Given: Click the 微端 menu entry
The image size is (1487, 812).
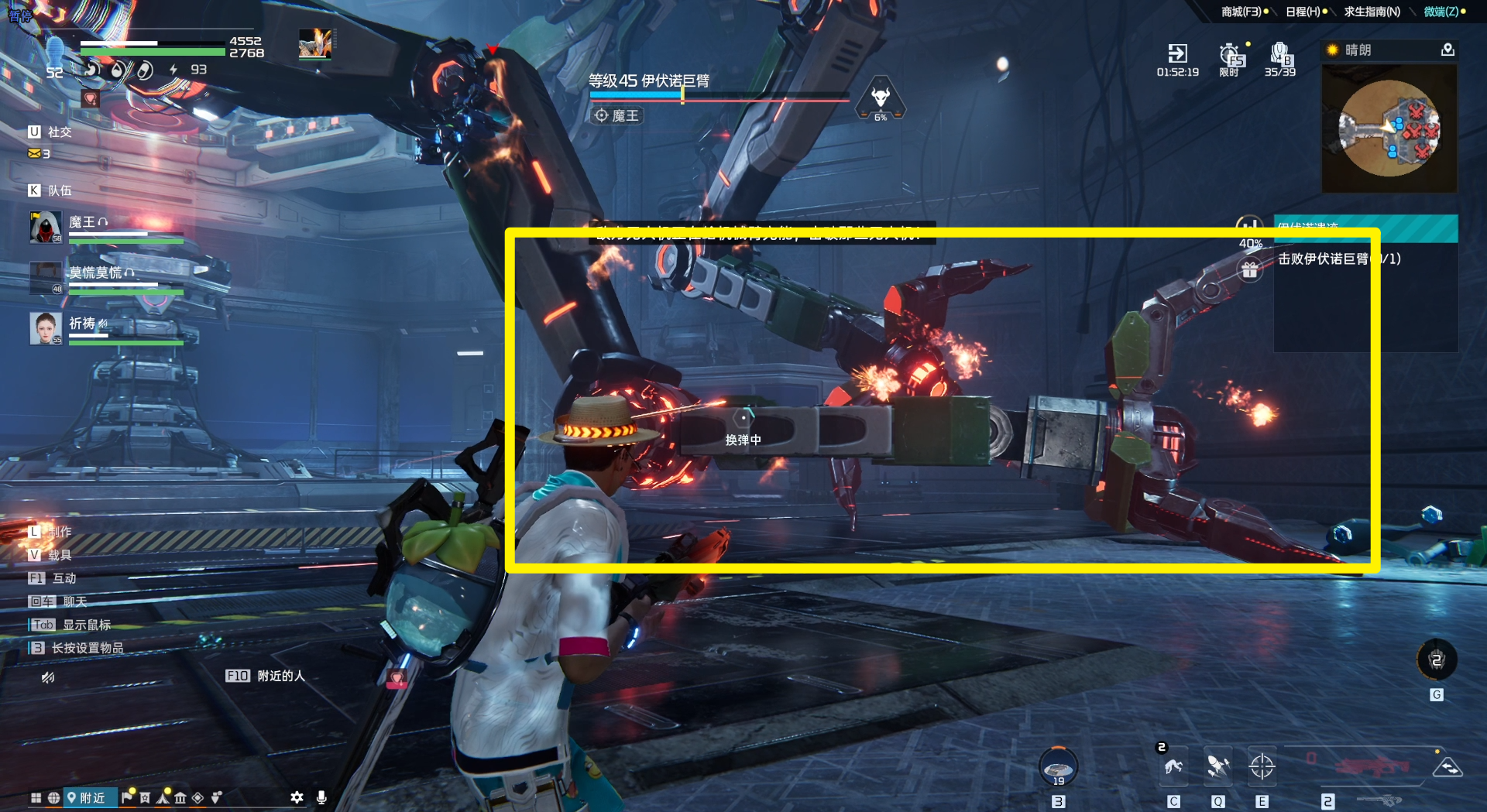Looking at the screenshot, I should pyautogui.click(x=1441, y=12).
